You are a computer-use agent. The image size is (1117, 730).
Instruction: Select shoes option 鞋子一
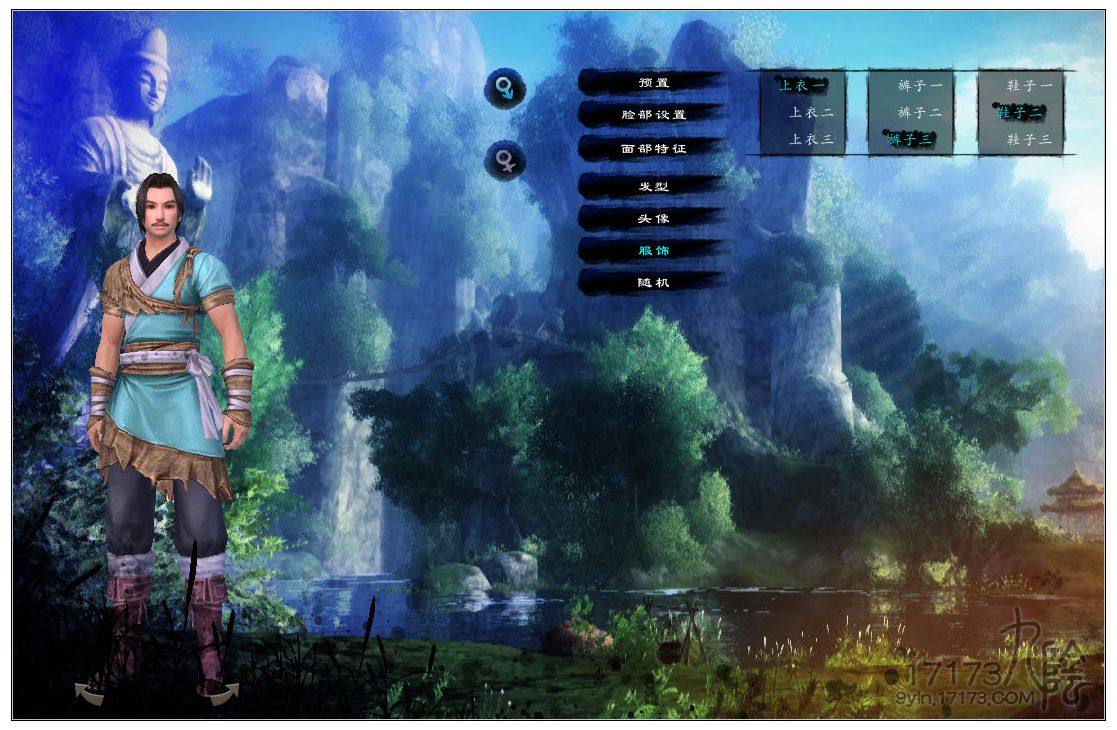click(x=1030, y=86)
